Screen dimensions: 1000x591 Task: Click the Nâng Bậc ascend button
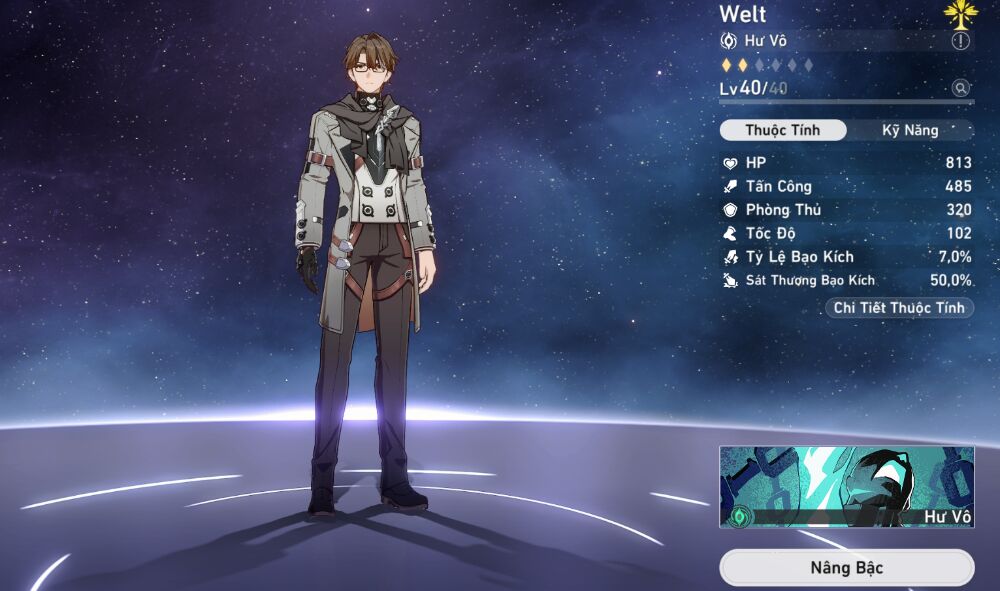(x=846, y=568)
